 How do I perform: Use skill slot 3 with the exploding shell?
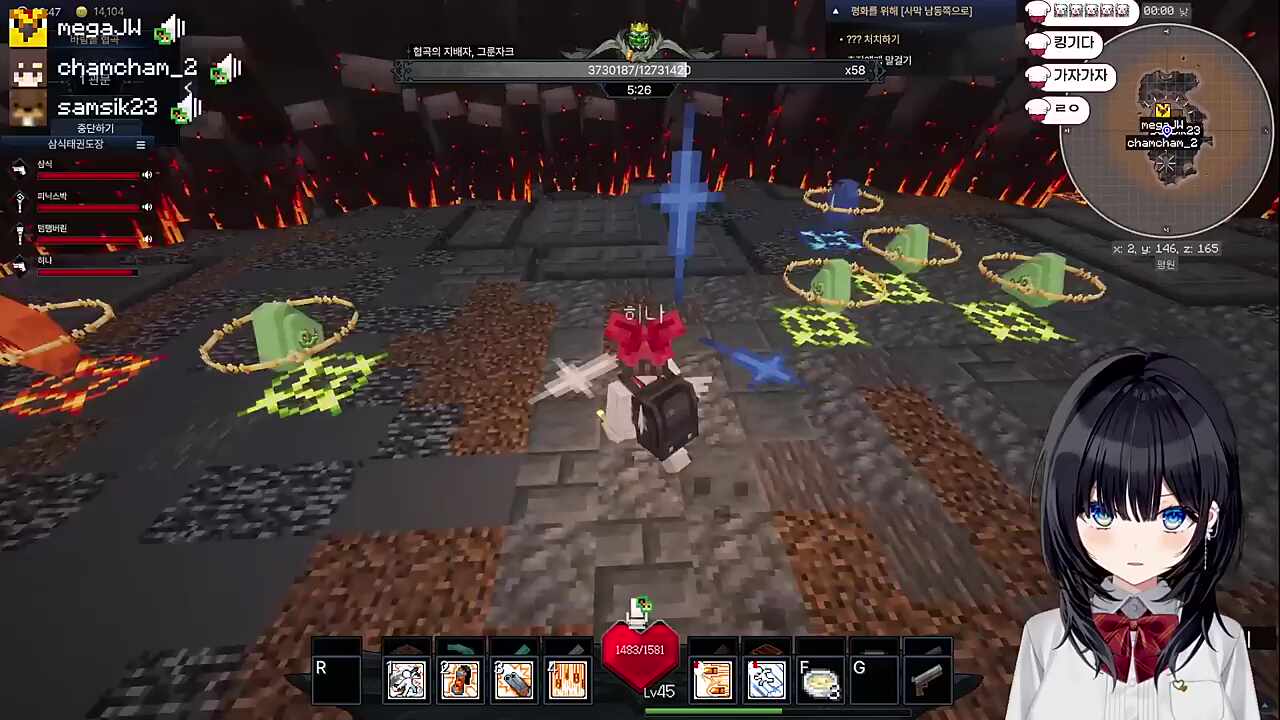[x=514, y=681]
